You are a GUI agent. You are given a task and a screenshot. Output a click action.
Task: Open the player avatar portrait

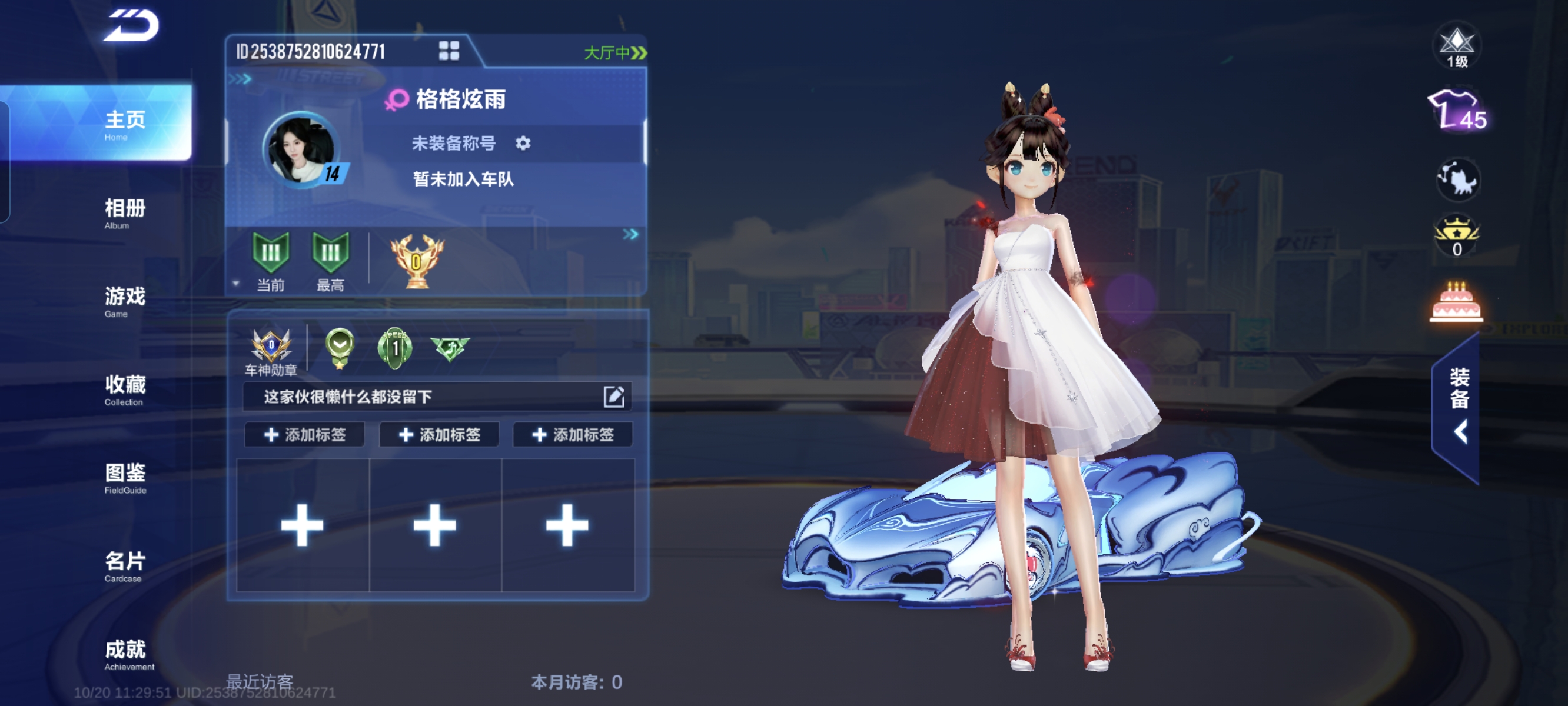302,149
